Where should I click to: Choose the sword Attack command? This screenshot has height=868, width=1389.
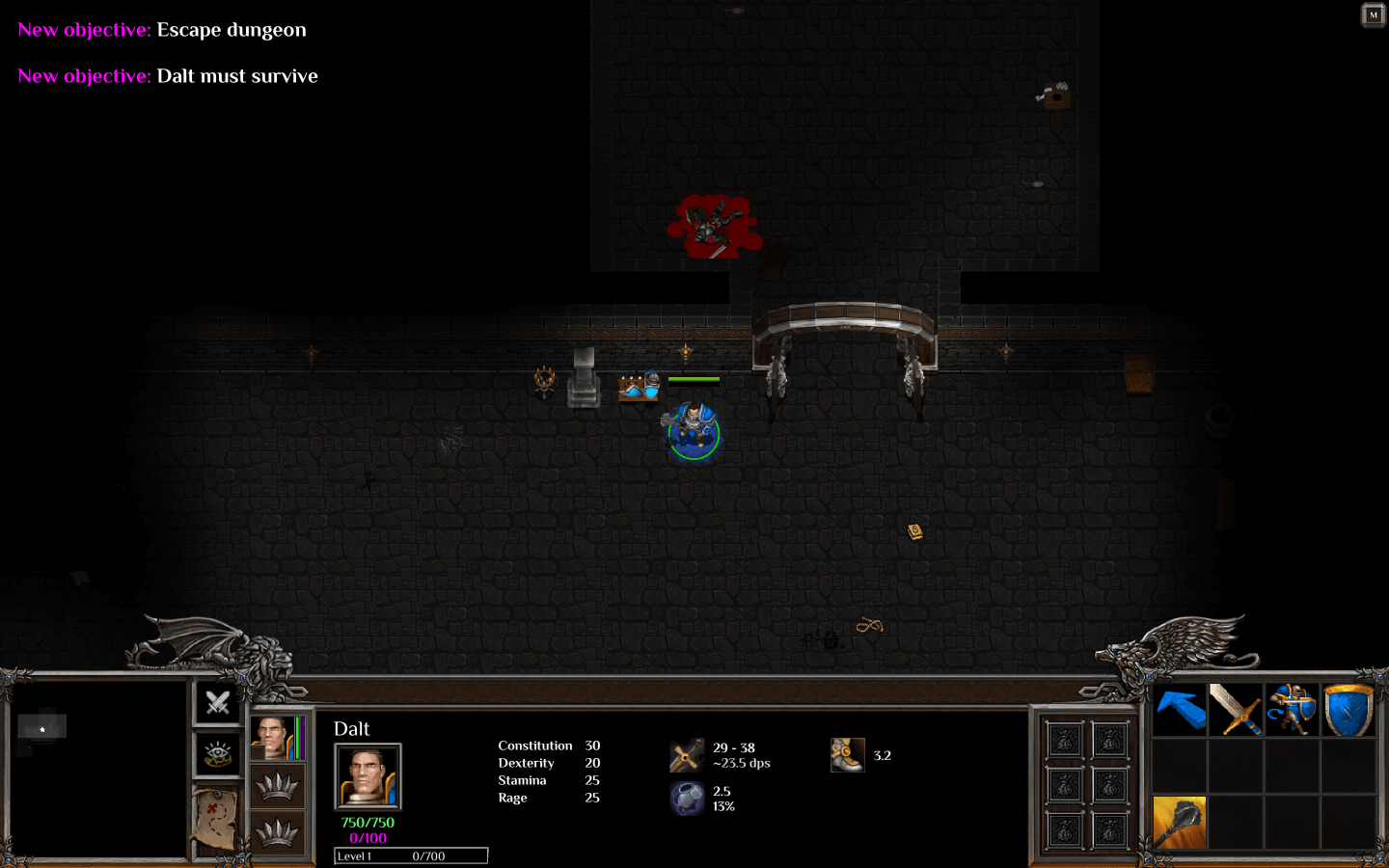click(1236, 711)
